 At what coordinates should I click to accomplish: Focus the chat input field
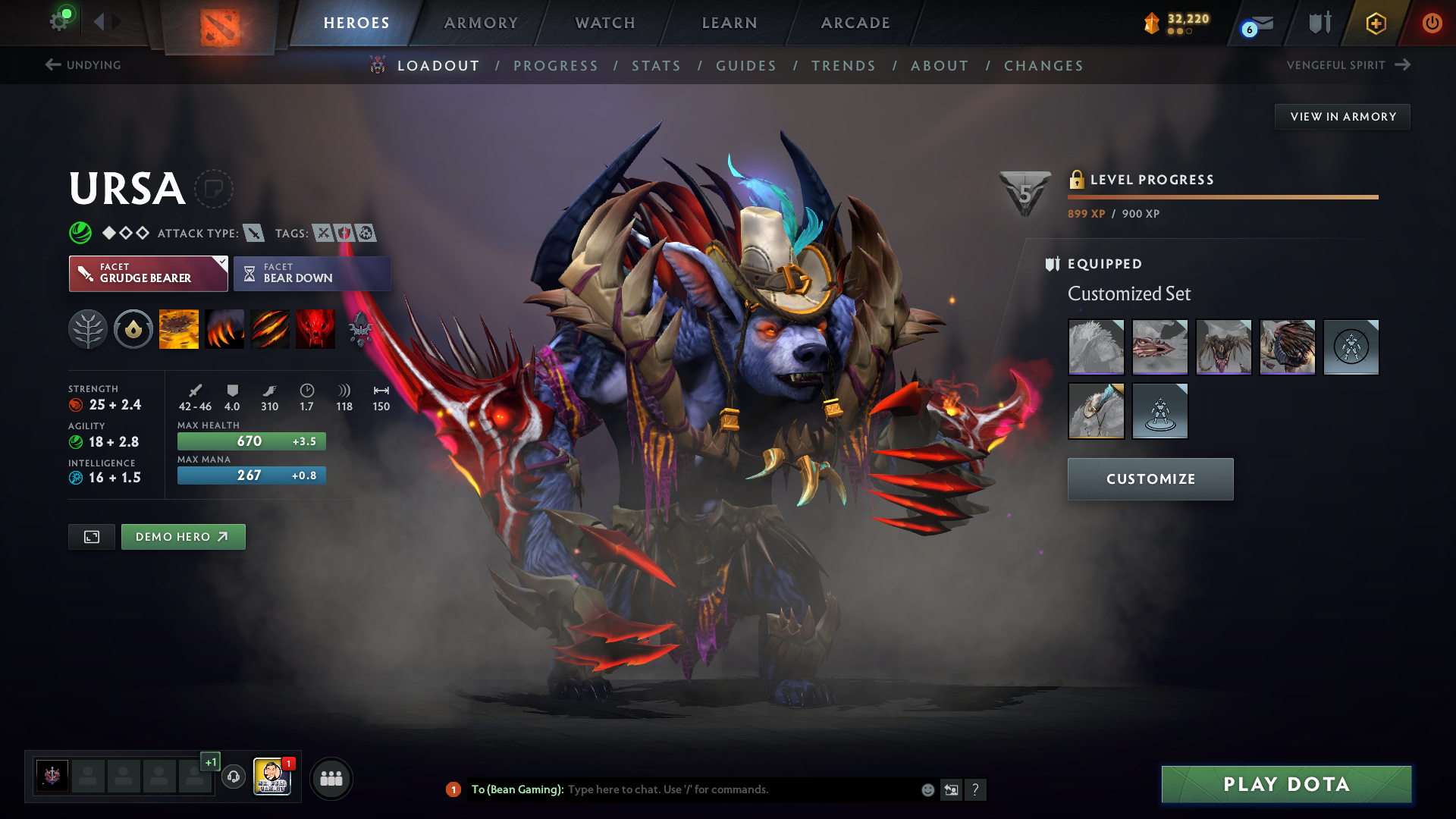[739, 789]
